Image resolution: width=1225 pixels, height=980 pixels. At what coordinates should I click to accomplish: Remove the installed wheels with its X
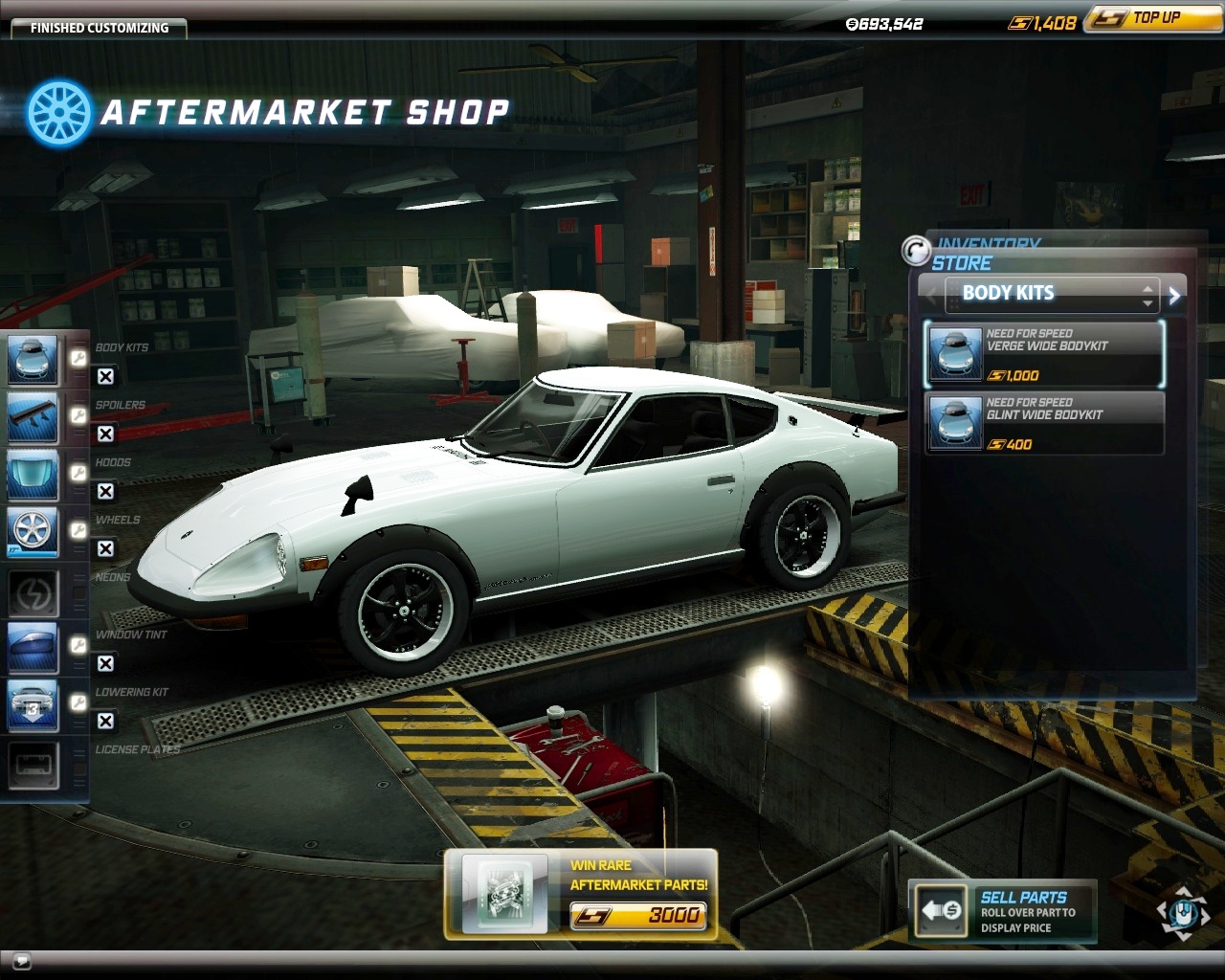coord(106,549)
